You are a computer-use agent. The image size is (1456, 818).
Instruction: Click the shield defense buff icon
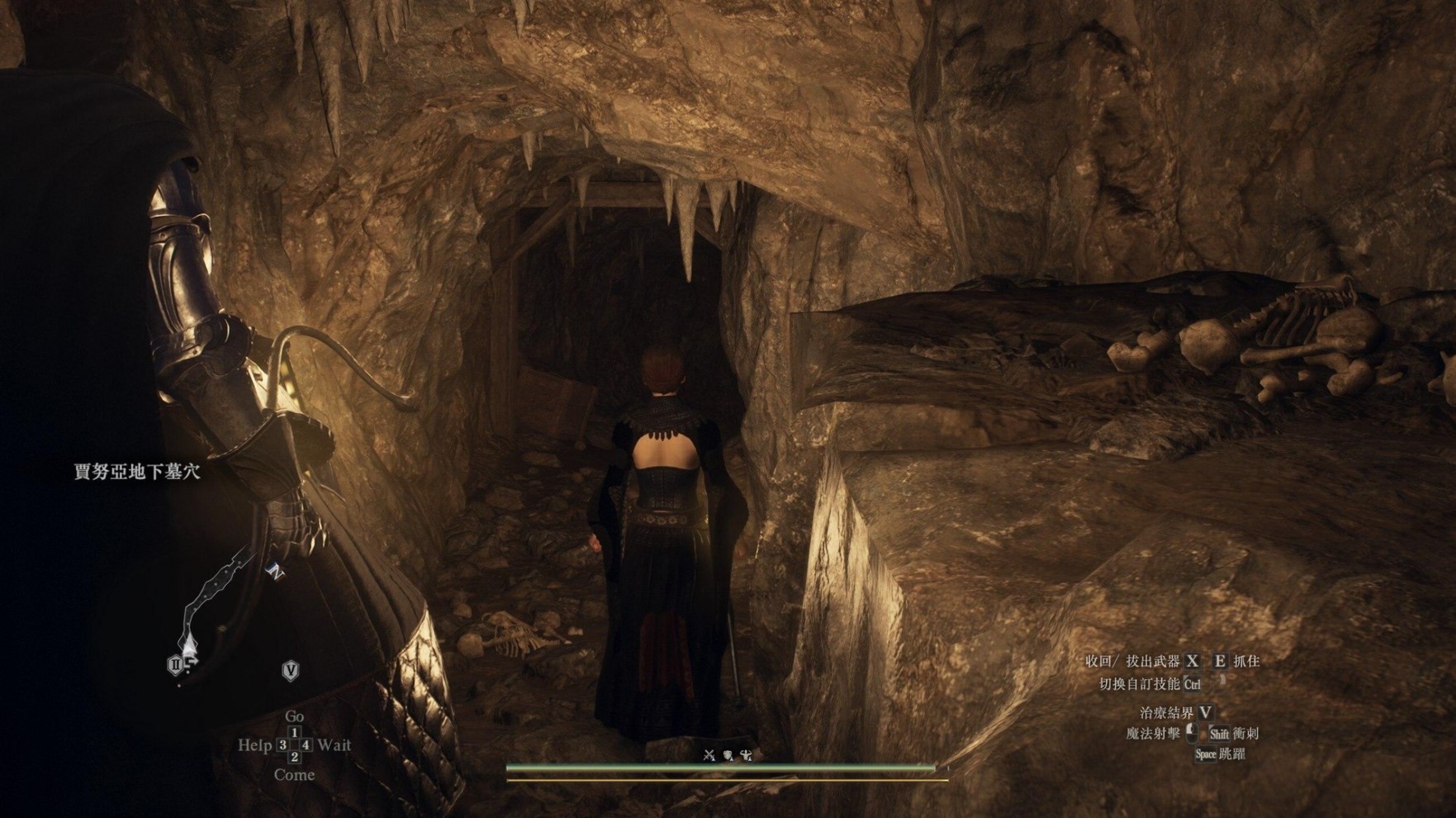tap(728, 754)
